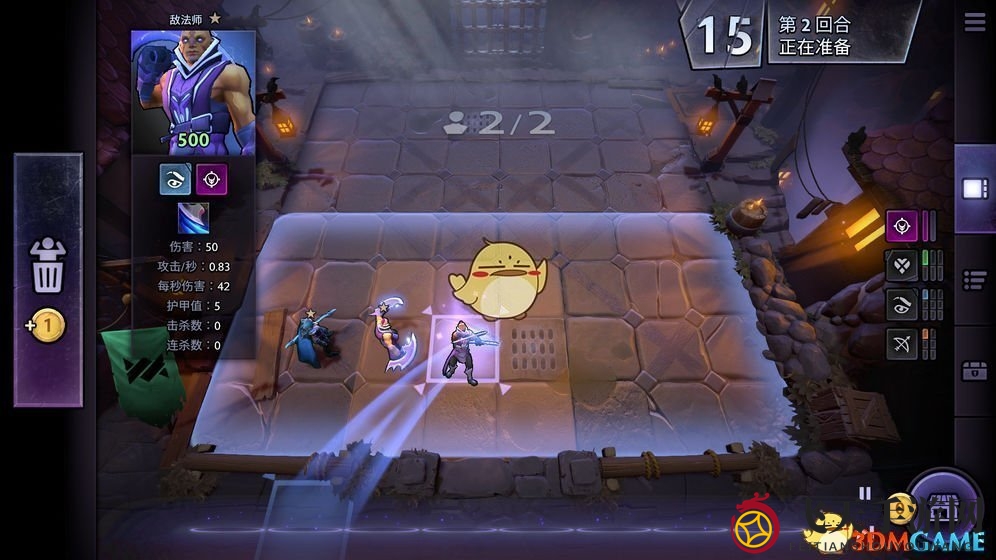Show the purple alliance on the unit card
The height and width of the screenshot is (560, 996).
click(211, 179)
